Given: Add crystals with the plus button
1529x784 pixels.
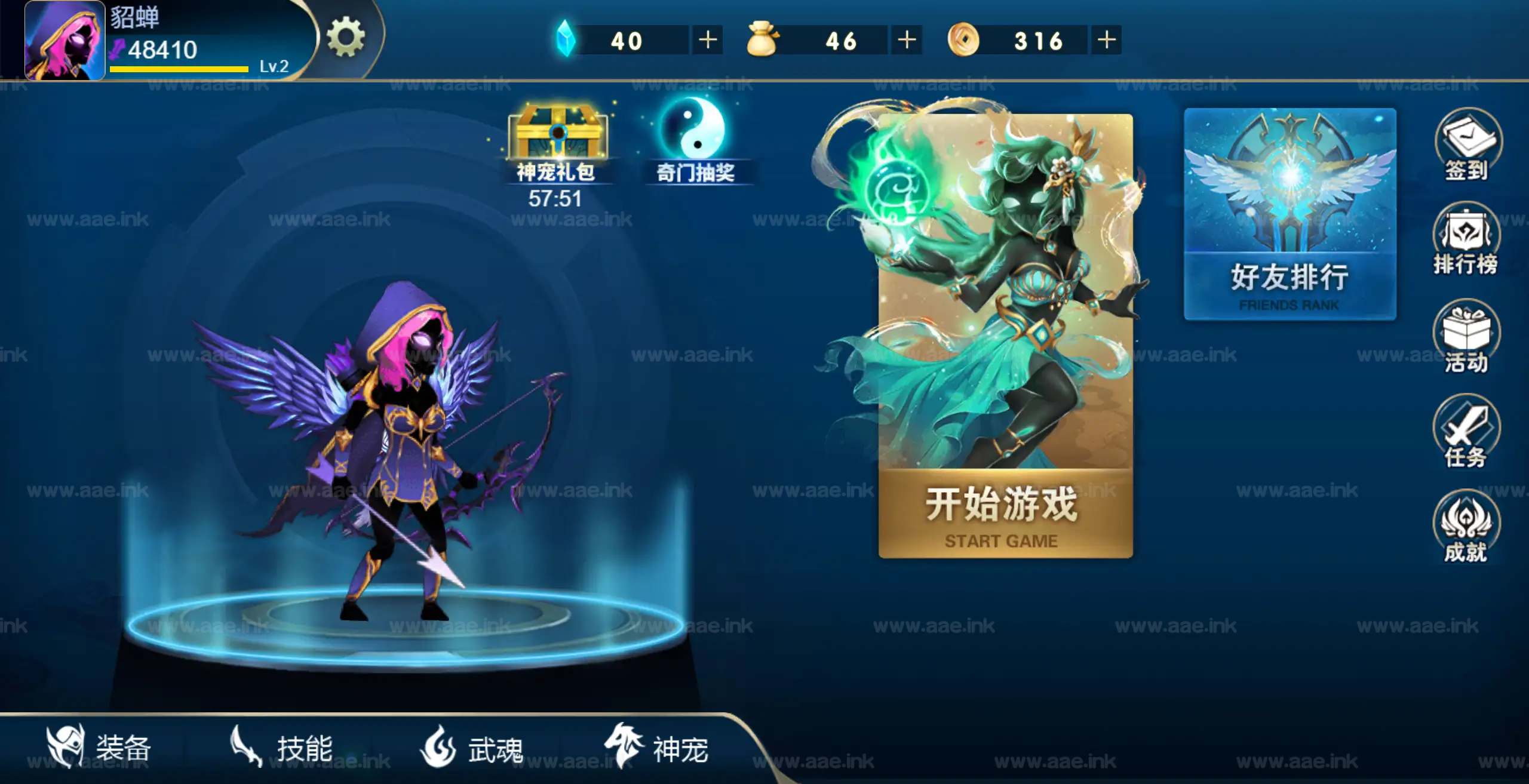Looking at the screenshot, I should coord(708,41).
